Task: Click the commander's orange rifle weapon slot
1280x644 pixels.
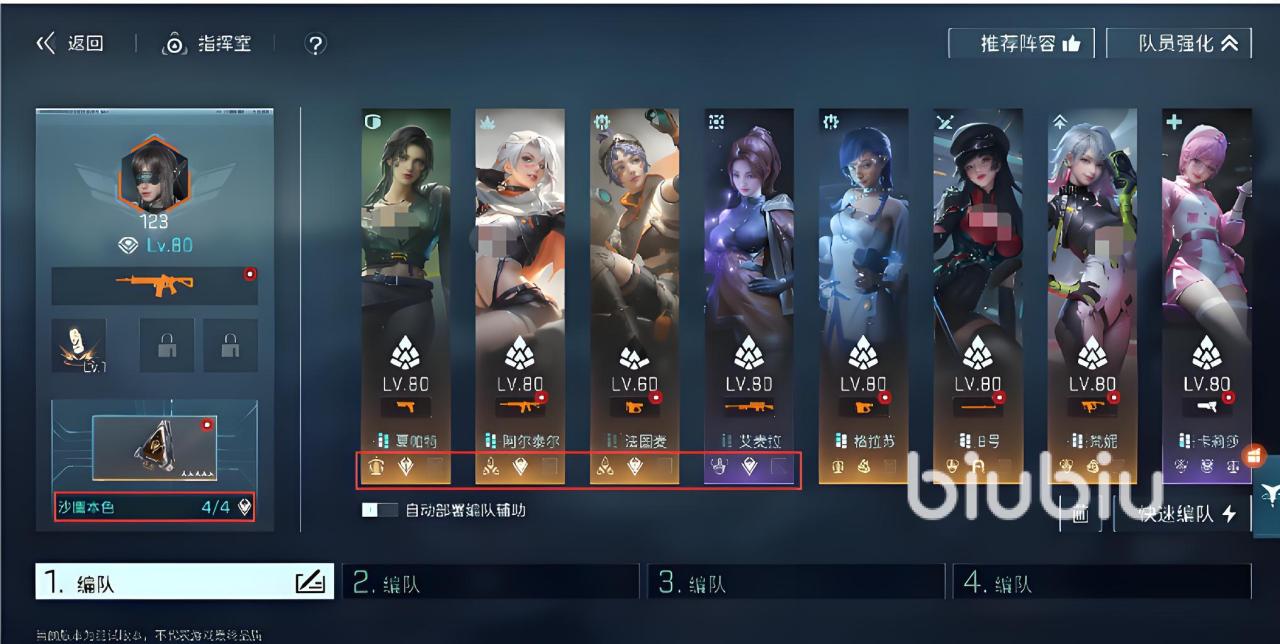Action: 154,285
